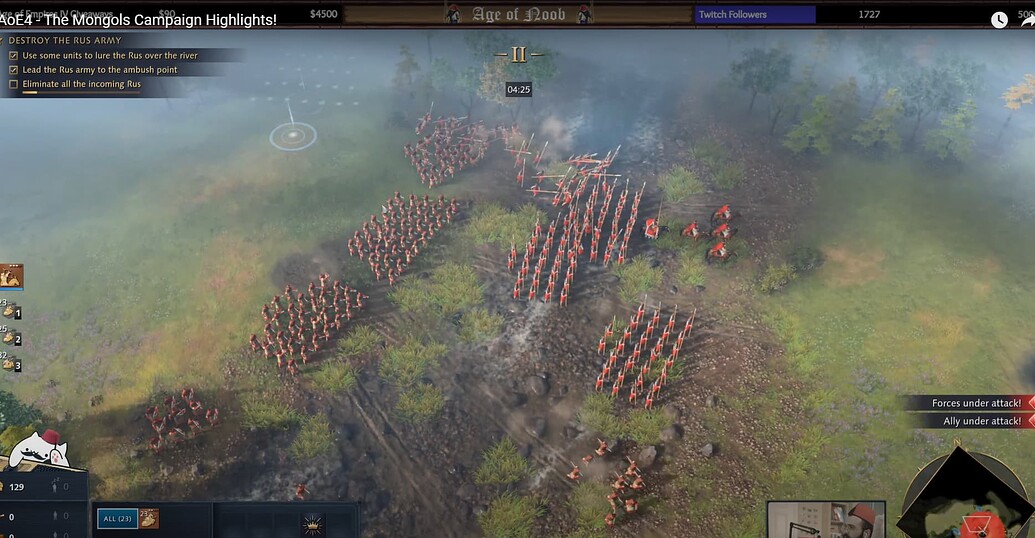Click the horse archer portrait above control groups
The height and width of the screenshot is (538, 1035).
tap(12, 276)
